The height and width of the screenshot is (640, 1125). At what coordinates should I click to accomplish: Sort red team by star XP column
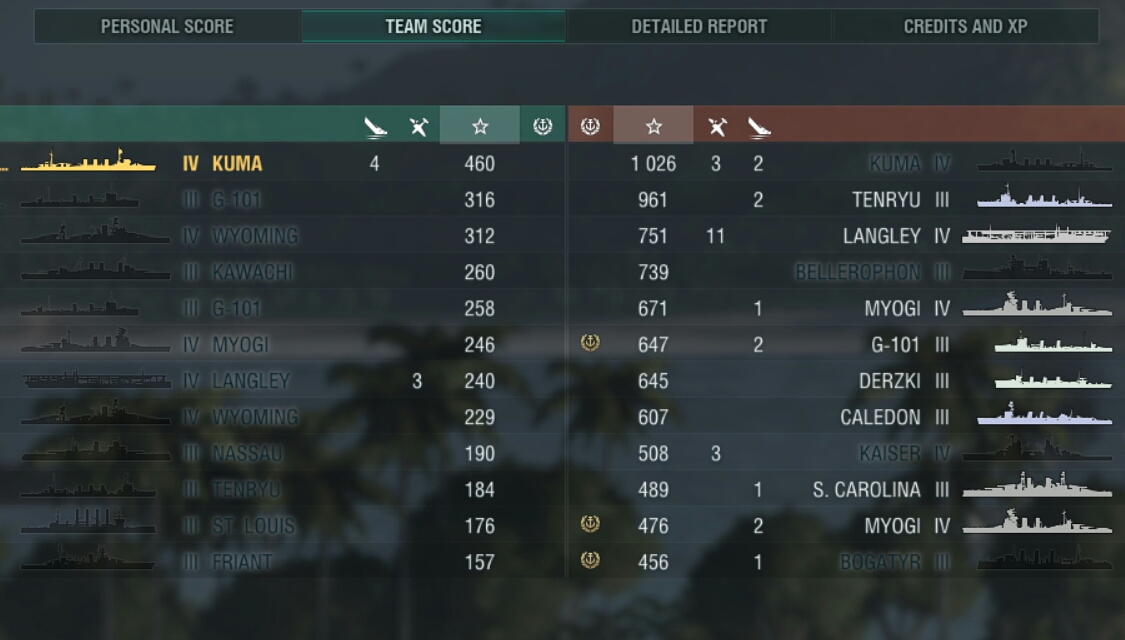tap(653, 126)
